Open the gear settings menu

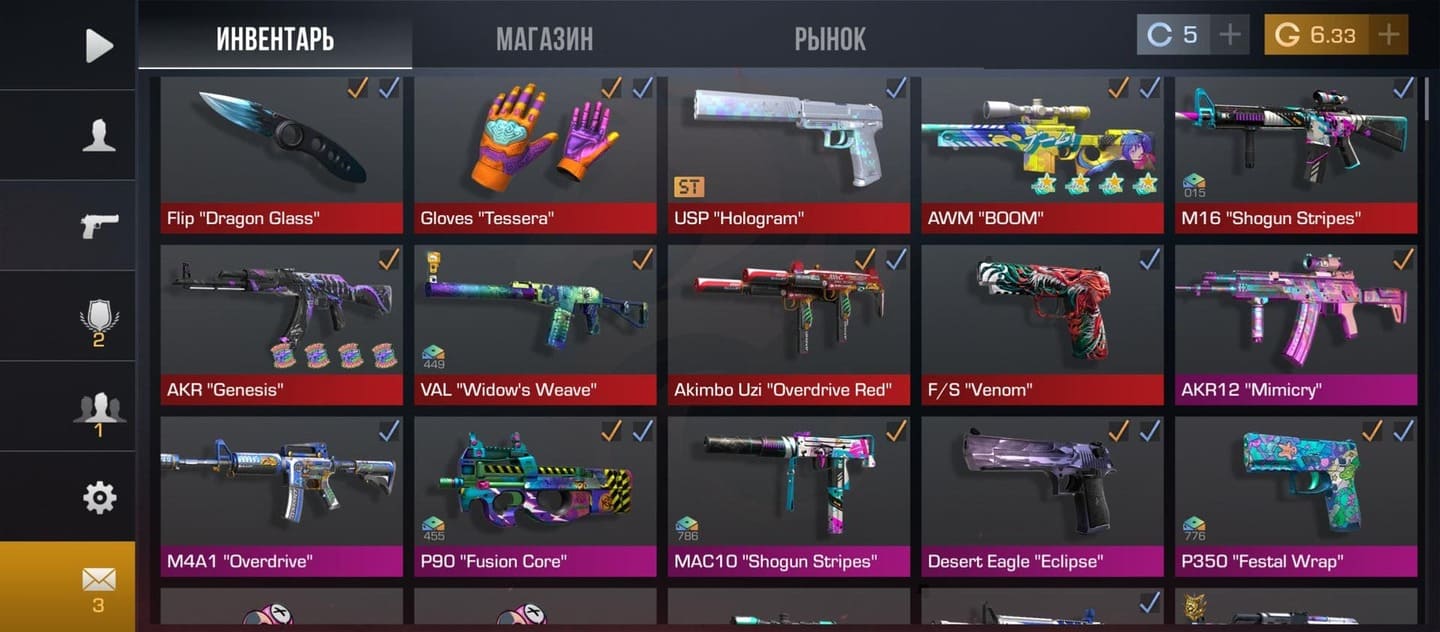pos(98,497)
